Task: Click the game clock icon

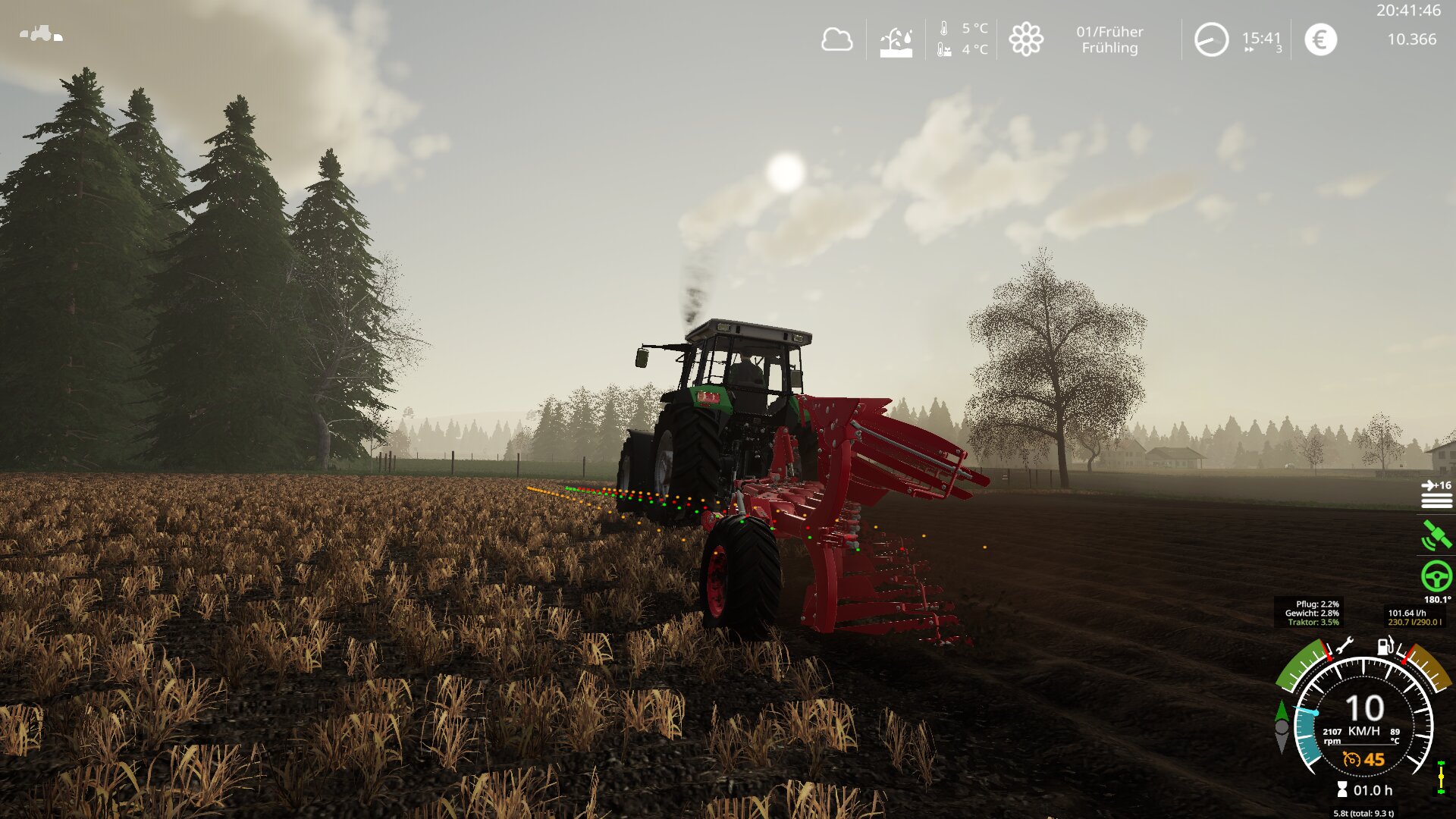Action: click(x=1211, y=39)
